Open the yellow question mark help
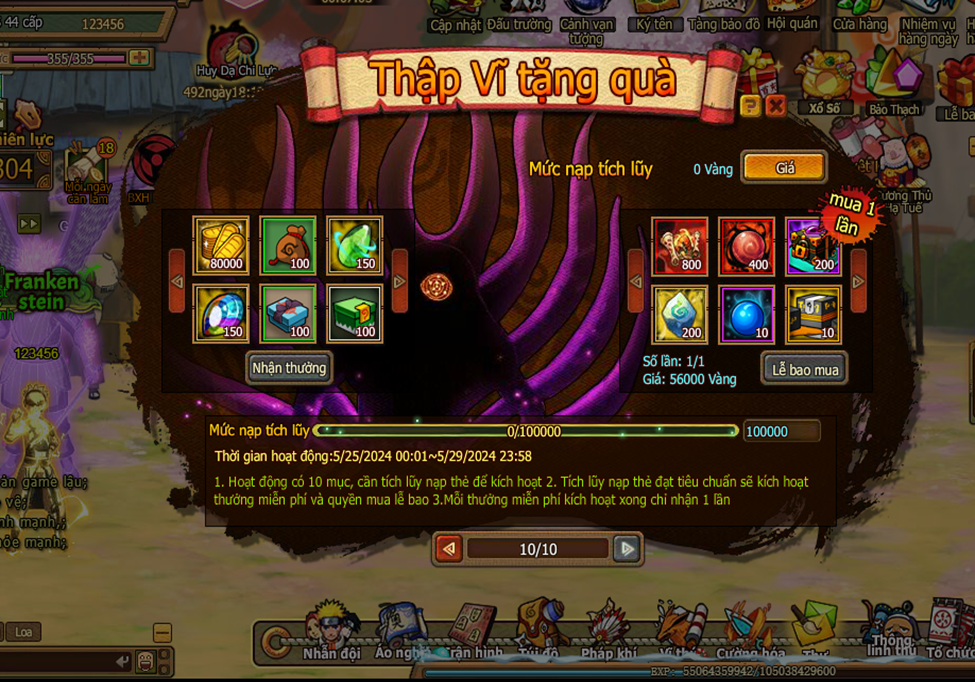 click(750, 105)
